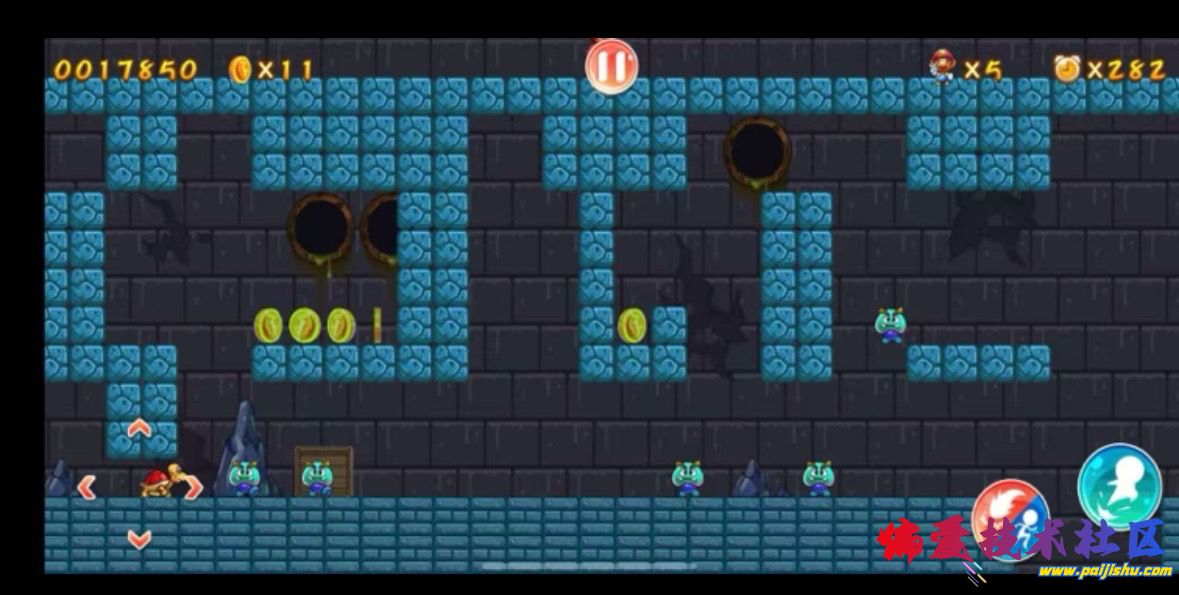Tap the right arrow to move right
Viewport: 1179px width, 595px height.
pos(192,487)
